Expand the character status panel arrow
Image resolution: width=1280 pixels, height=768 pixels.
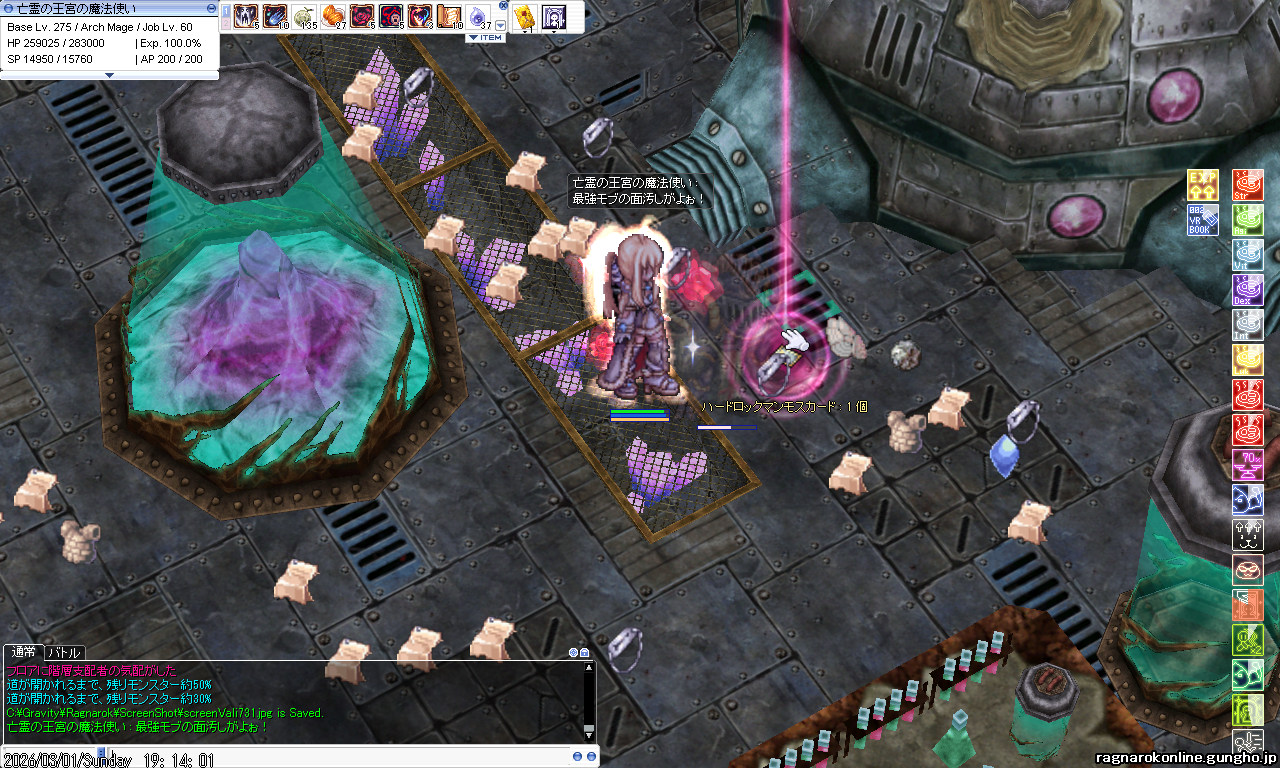tap(109, 75)
